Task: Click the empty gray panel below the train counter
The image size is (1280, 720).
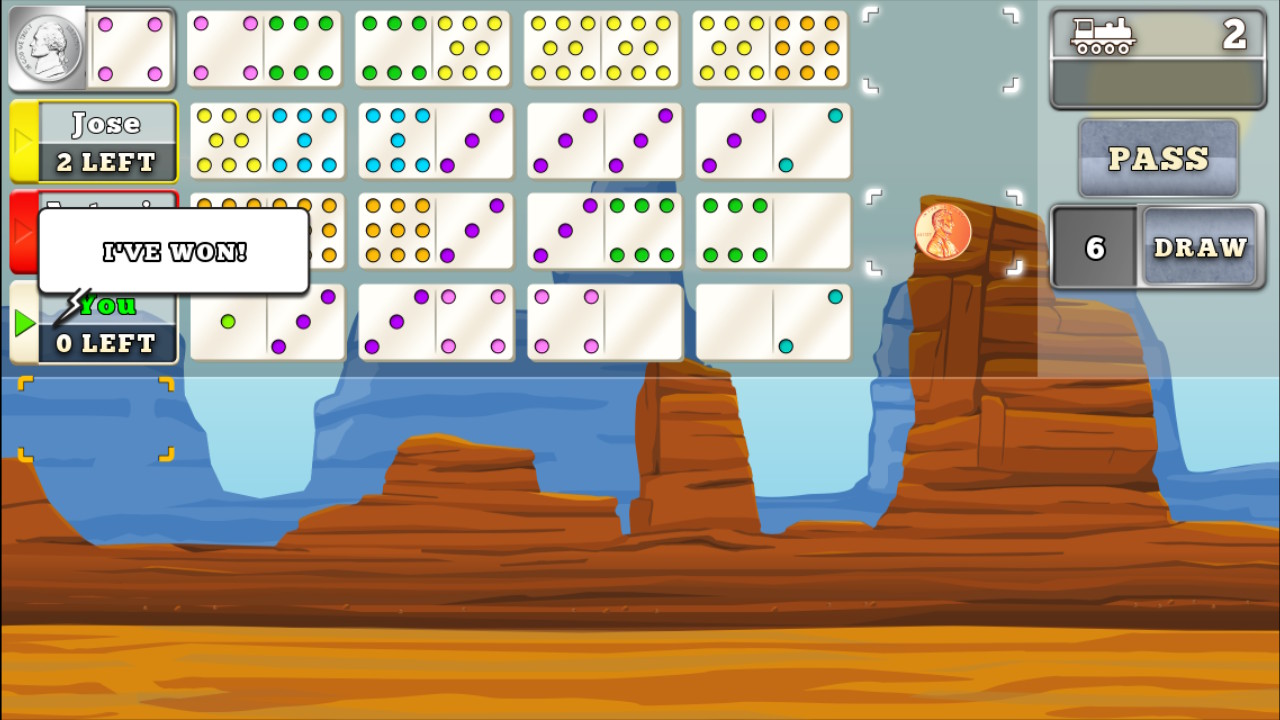Action: point(1155,82)
